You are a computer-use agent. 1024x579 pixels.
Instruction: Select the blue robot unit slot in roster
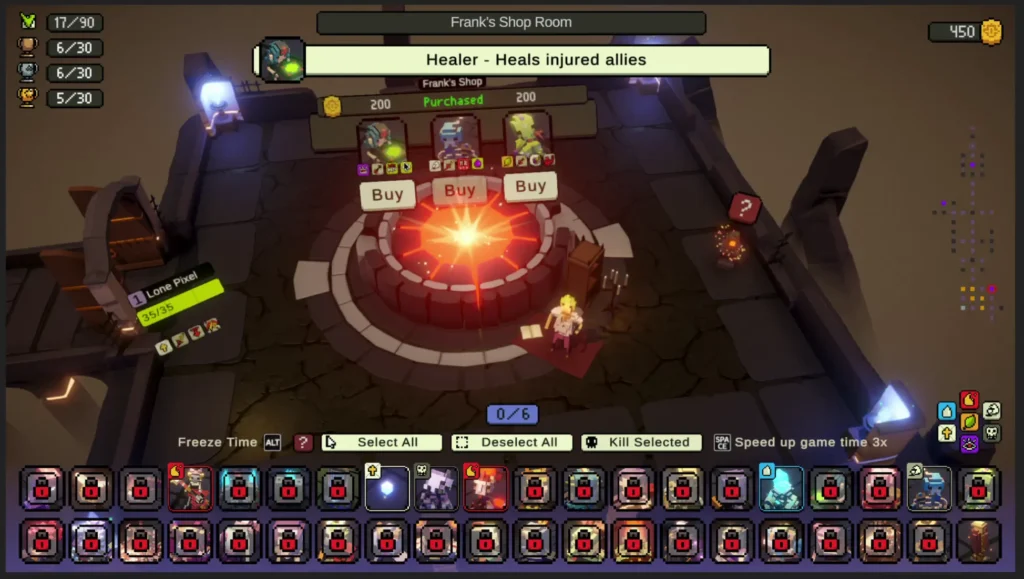click(x=928, y=489)
